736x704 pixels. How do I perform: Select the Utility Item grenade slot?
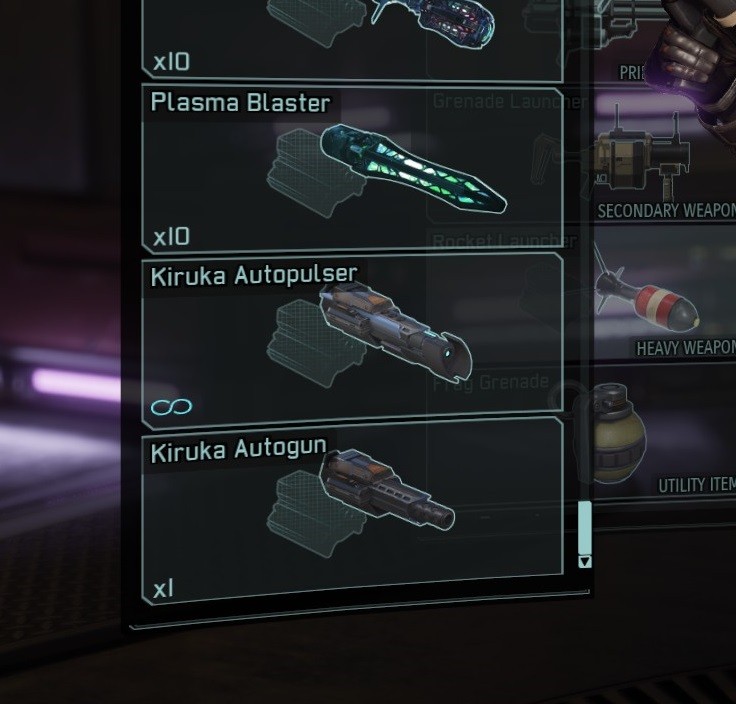664,440
